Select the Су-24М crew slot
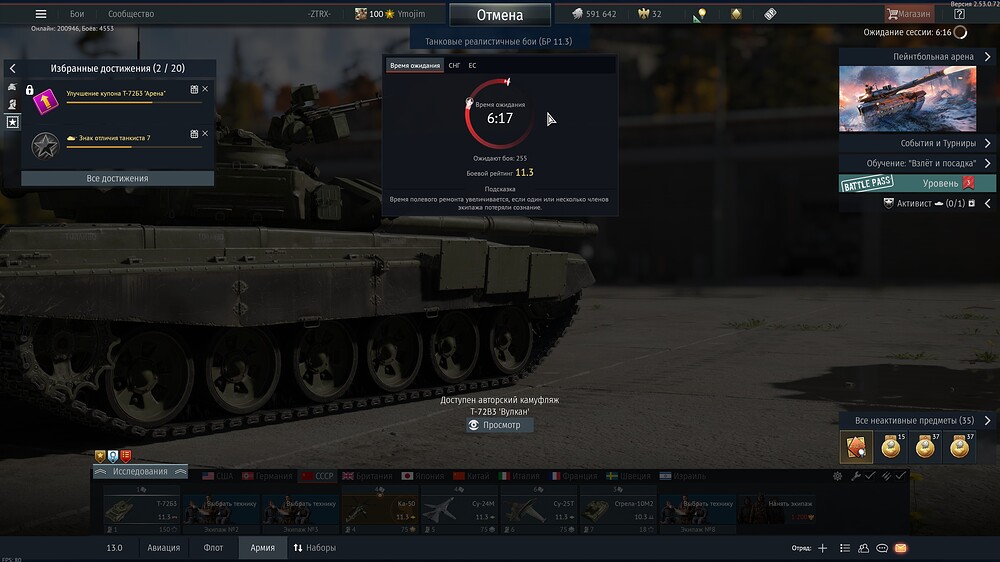 click(459, 510)
